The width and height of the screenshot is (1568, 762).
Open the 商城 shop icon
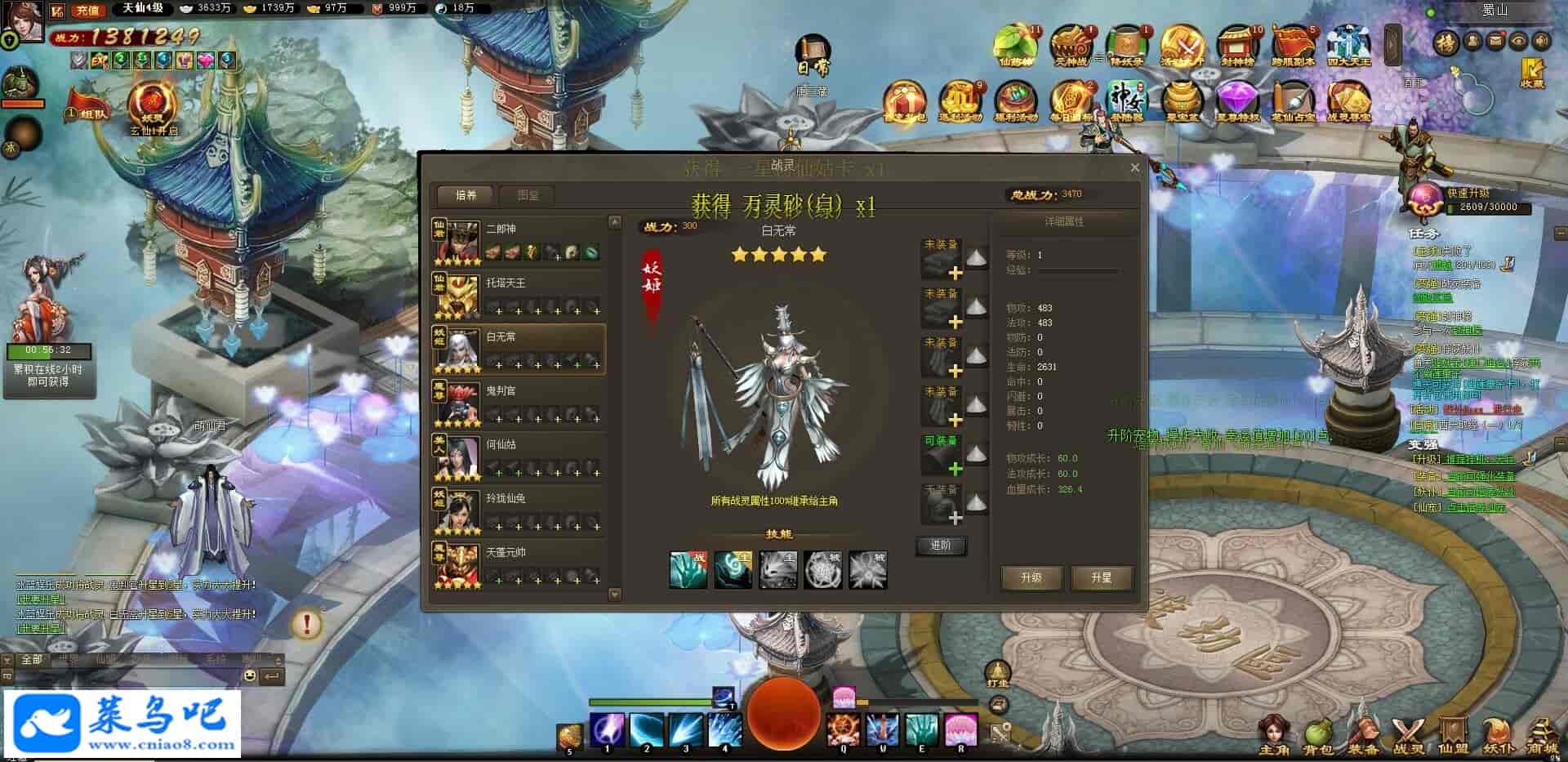1542,736
